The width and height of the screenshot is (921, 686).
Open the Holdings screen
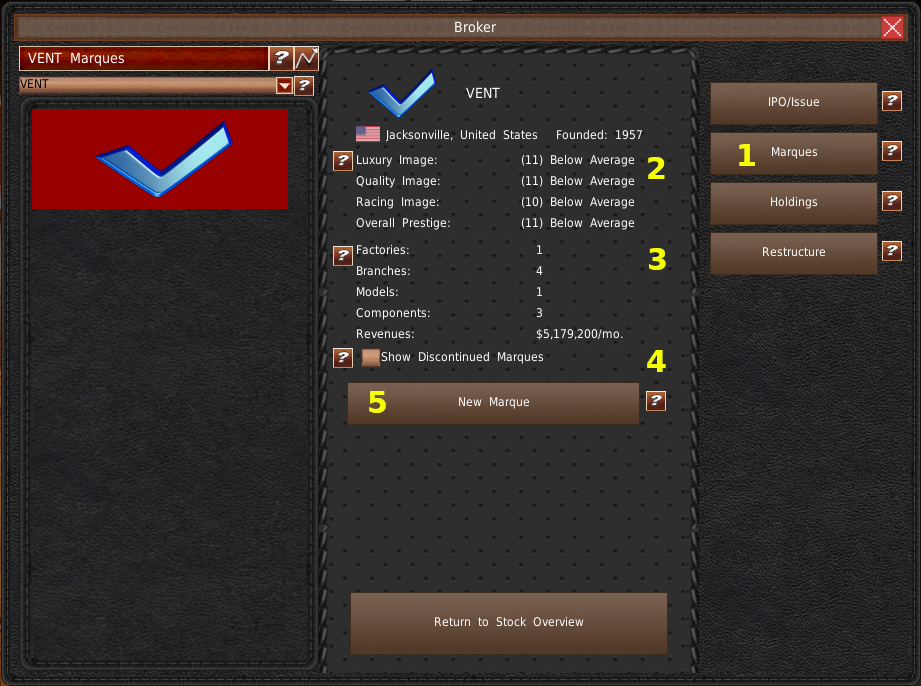point(793,202)
